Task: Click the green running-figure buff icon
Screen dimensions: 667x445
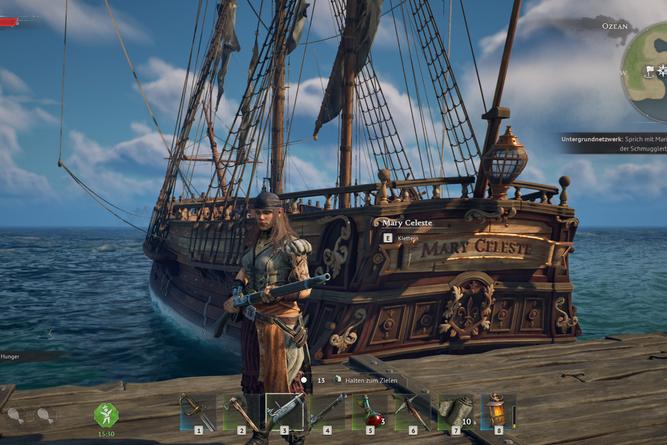Action: [x=106, y=414]
